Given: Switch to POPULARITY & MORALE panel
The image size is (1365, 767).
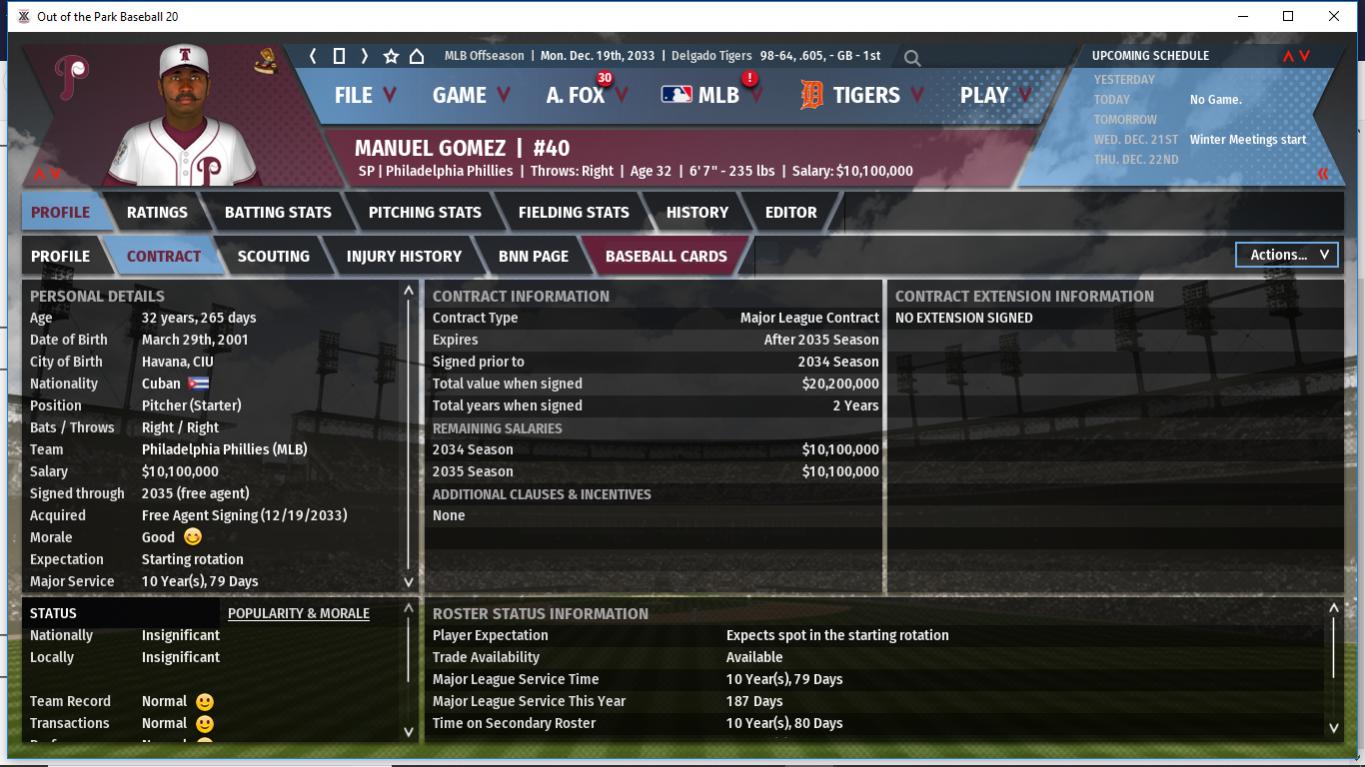Looking at the screenshot, I should click(x=298, y=613).
